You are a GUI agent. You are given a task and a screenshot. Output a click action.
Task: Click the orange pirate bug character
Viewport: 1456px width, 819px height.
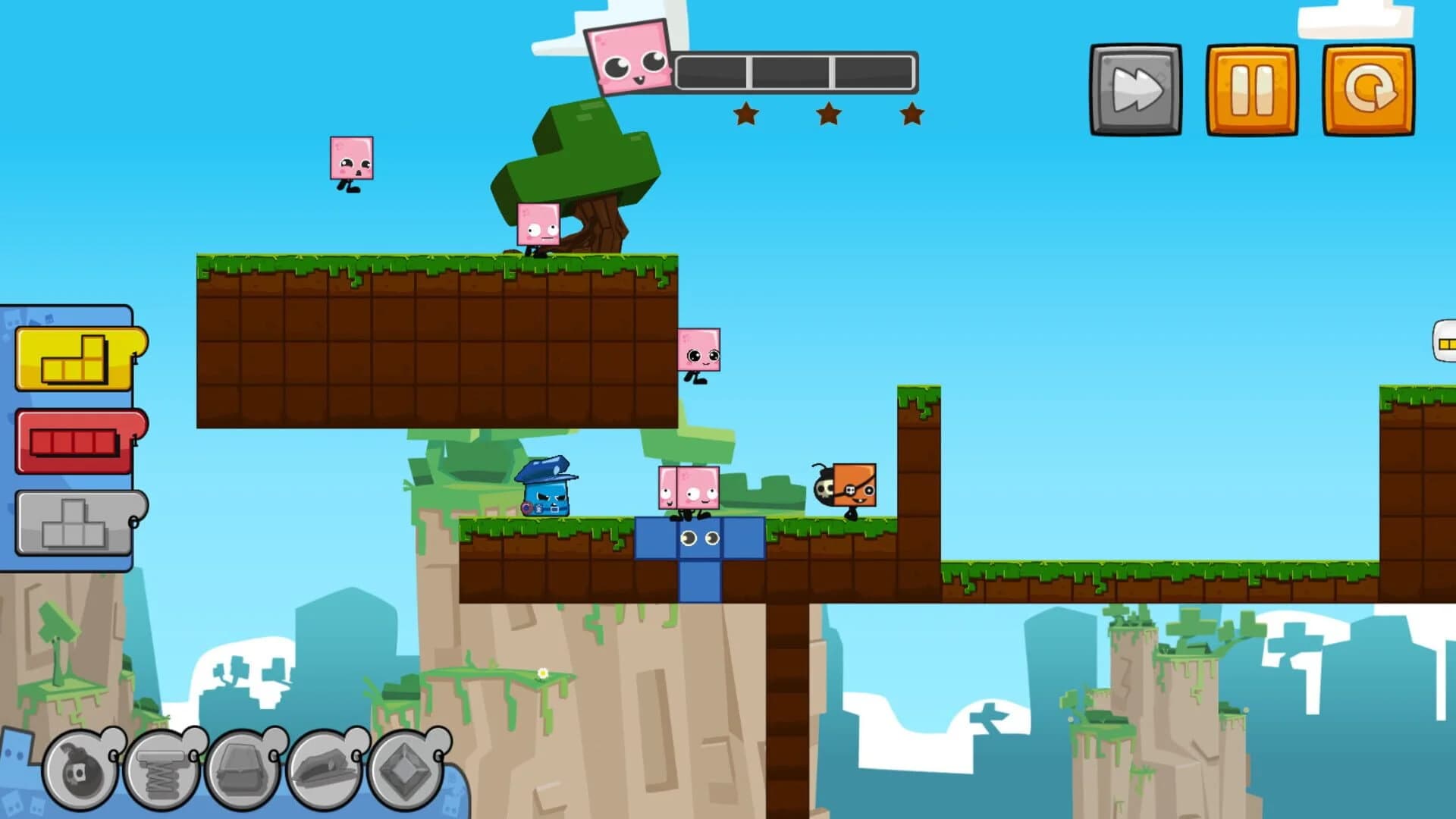[849, 485]
